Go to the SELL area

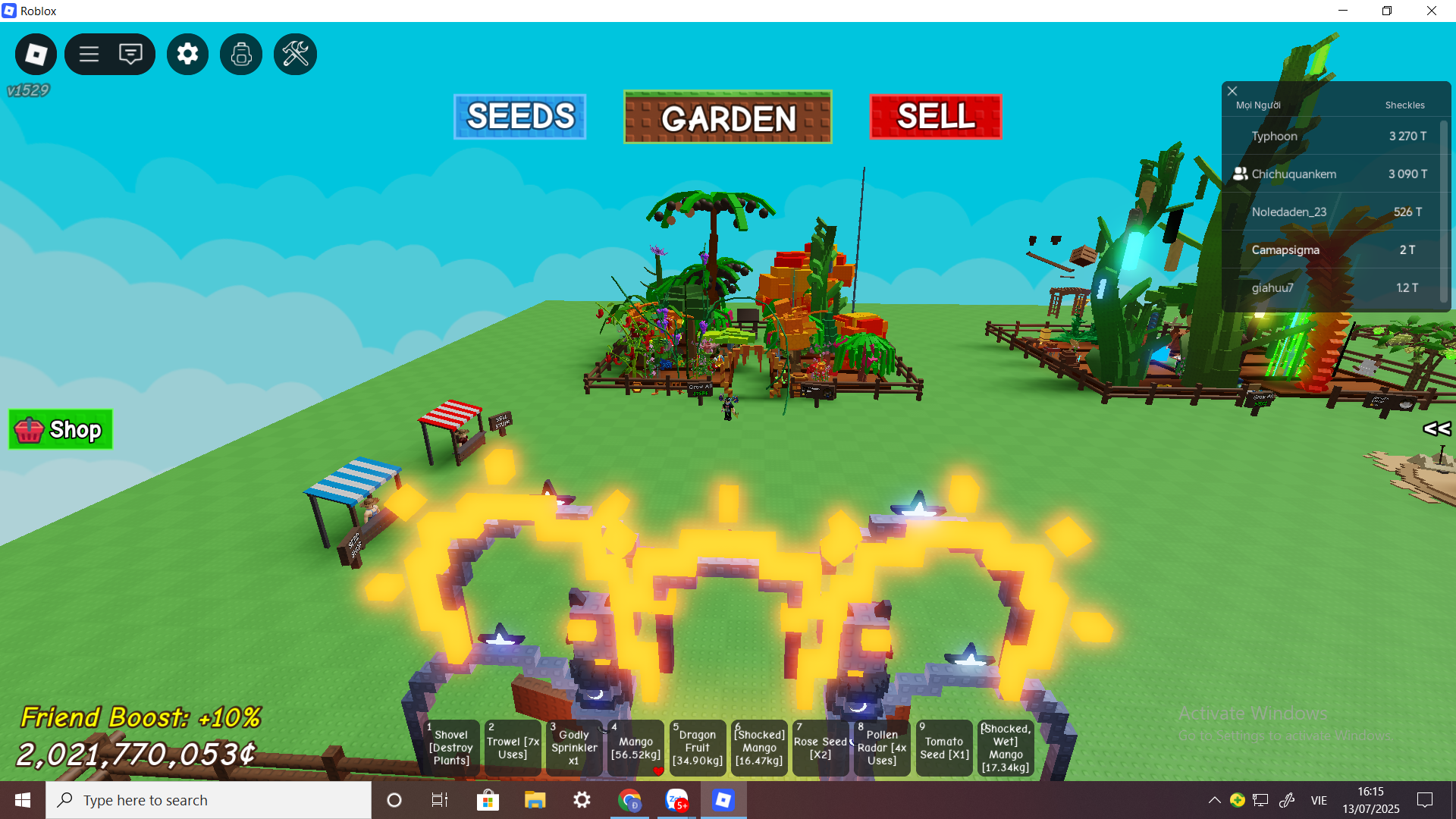[x=935, y=117]
